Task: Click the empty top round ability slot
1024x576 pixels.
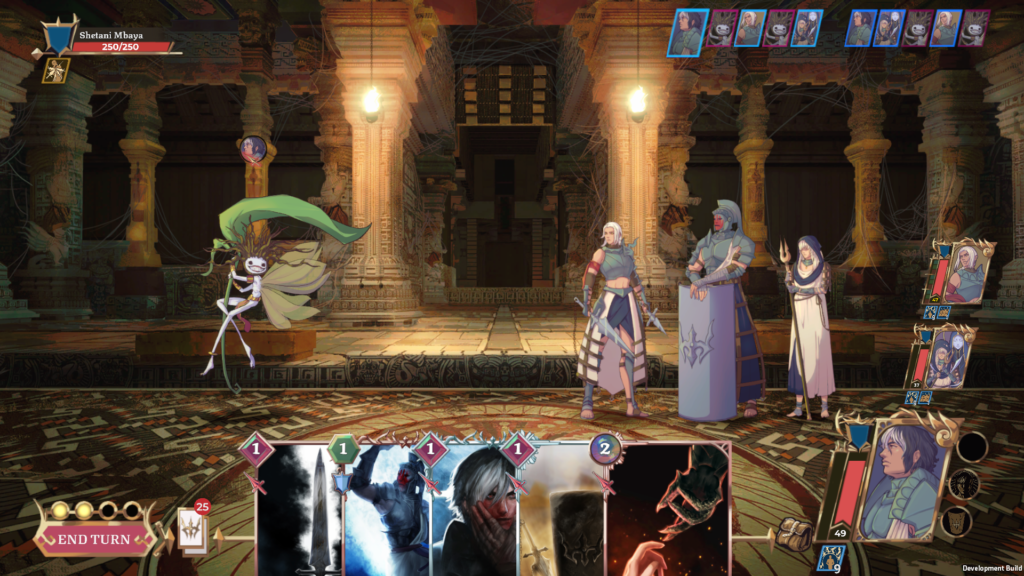Action: (970, 446)
